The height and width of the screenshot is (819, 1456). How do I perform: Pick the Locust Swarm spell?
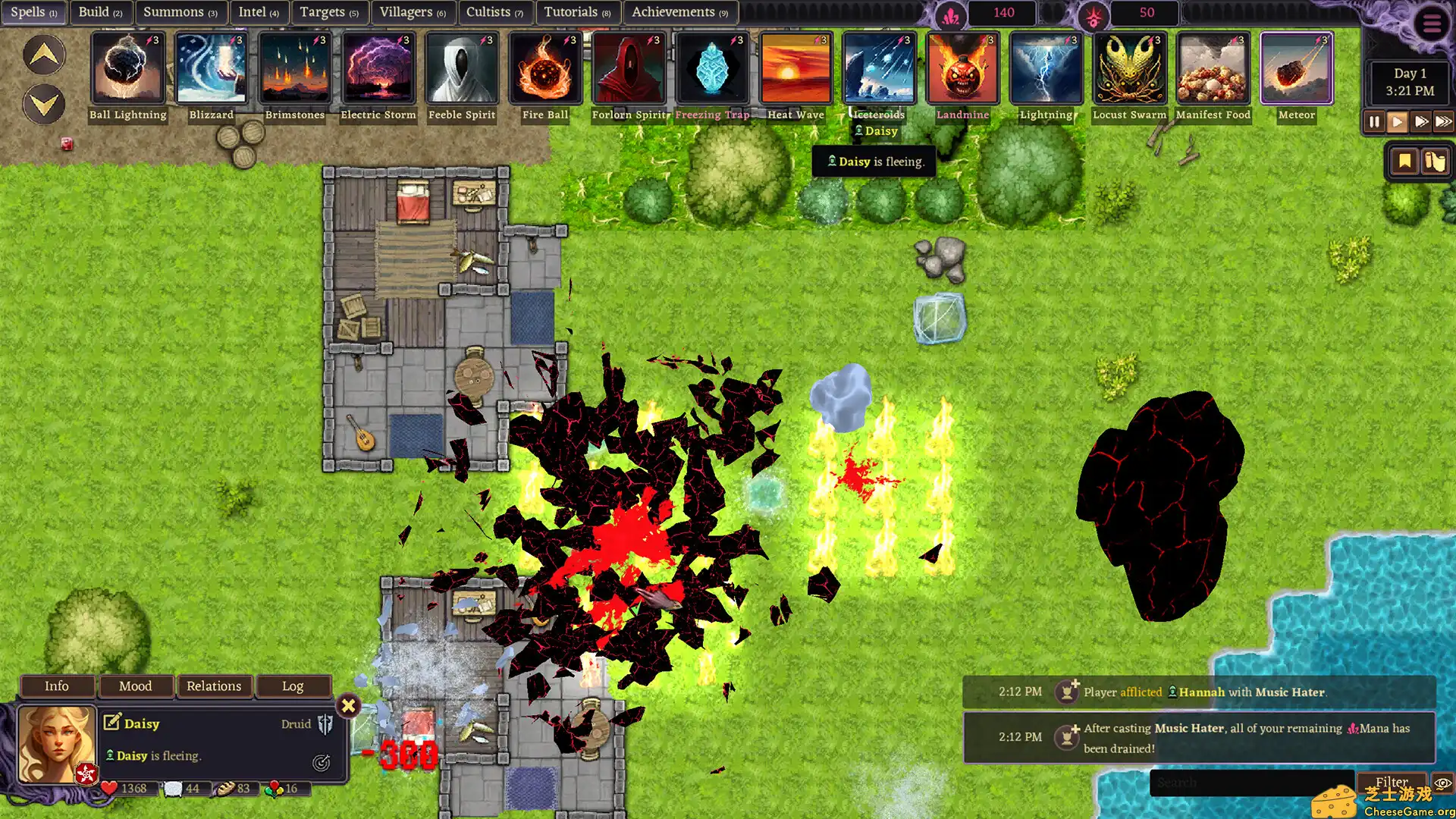click(x=1129, y=68)
